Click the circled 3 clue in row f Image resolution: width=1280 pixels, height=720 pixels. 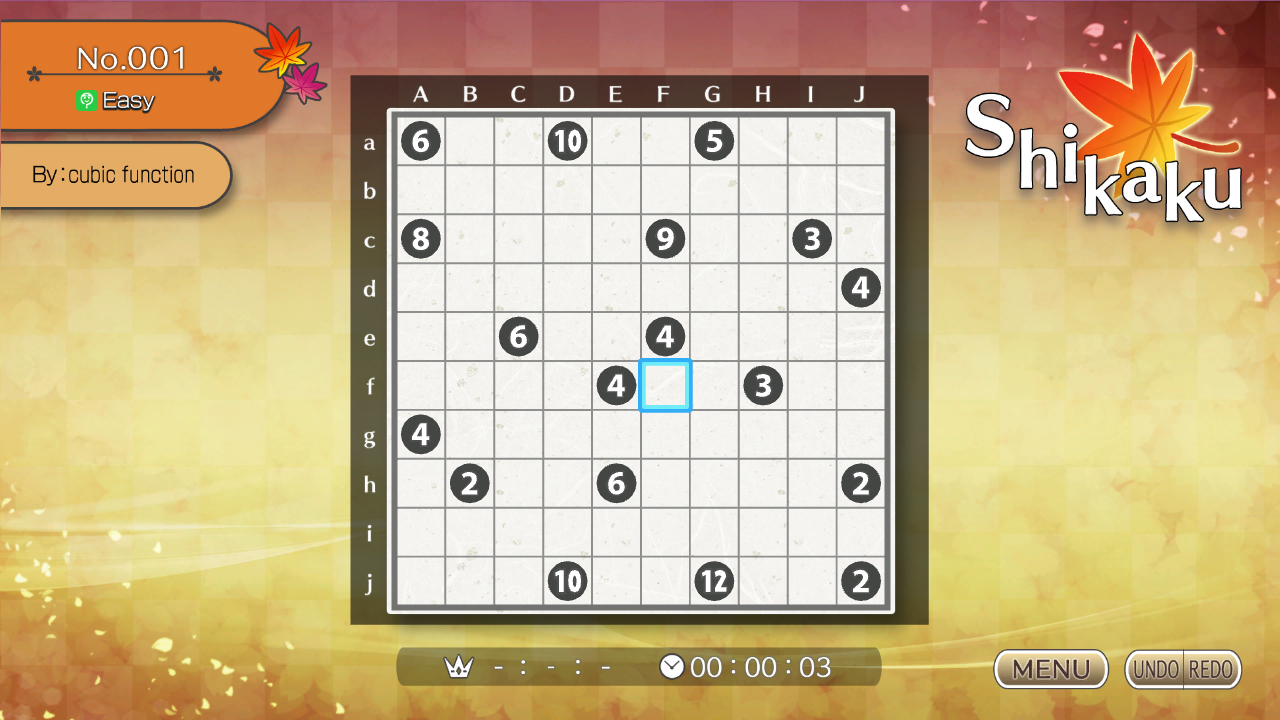[x=763, y=385]
